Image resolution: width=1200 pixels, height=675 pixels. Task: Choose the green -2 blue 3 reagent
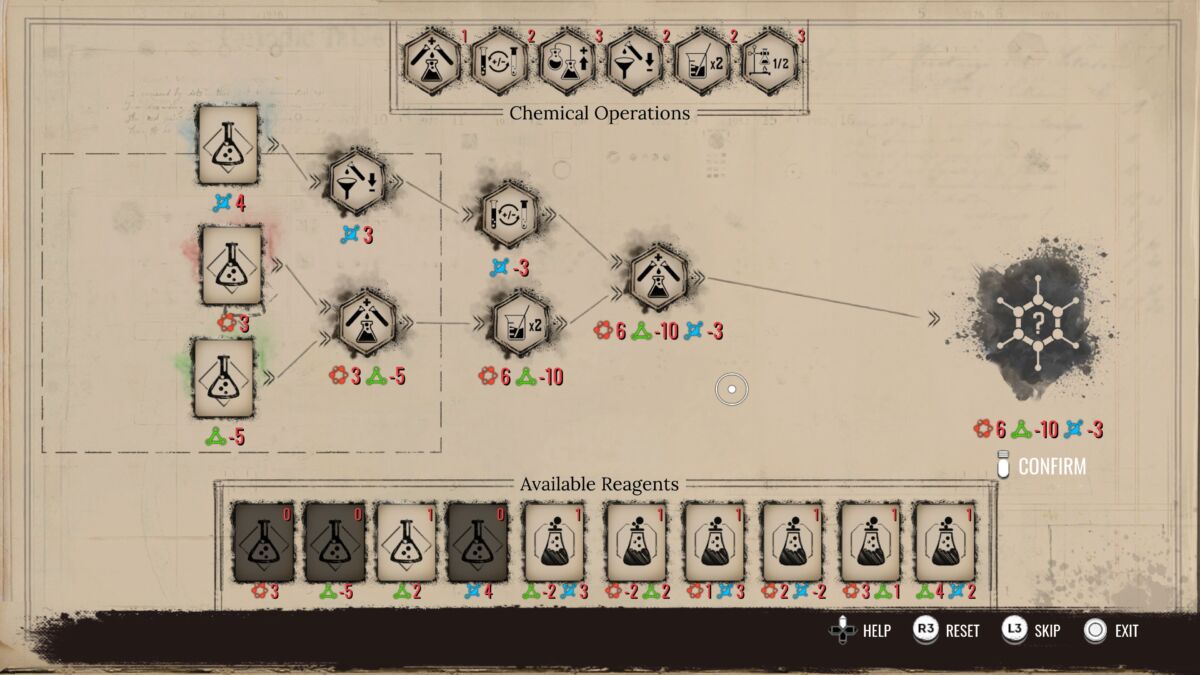(553, 542)
